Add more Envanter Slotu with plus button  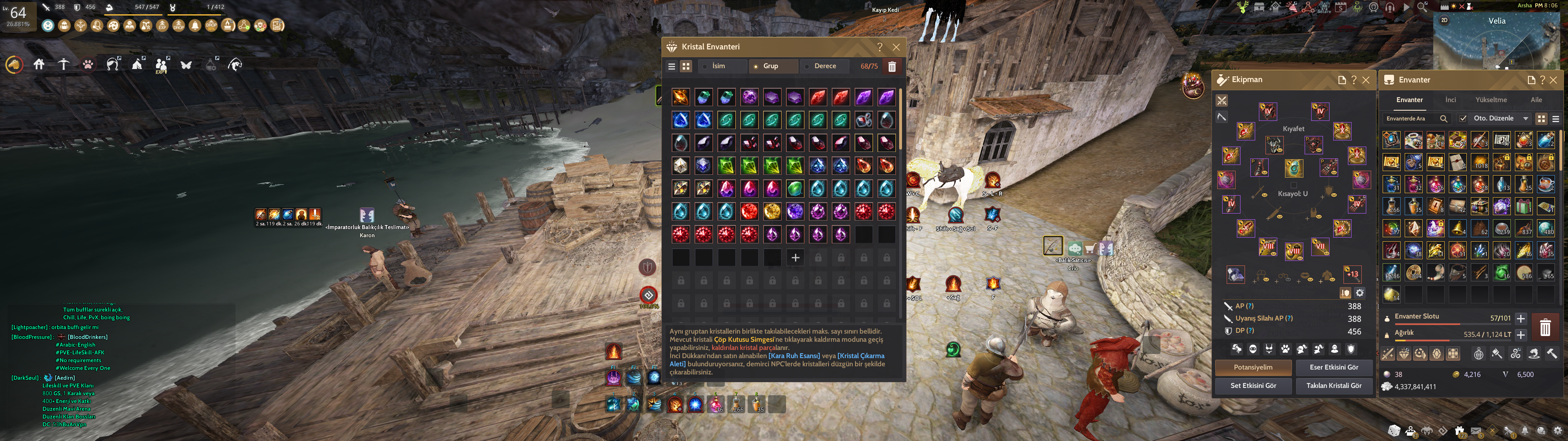tap(1521, 318)
